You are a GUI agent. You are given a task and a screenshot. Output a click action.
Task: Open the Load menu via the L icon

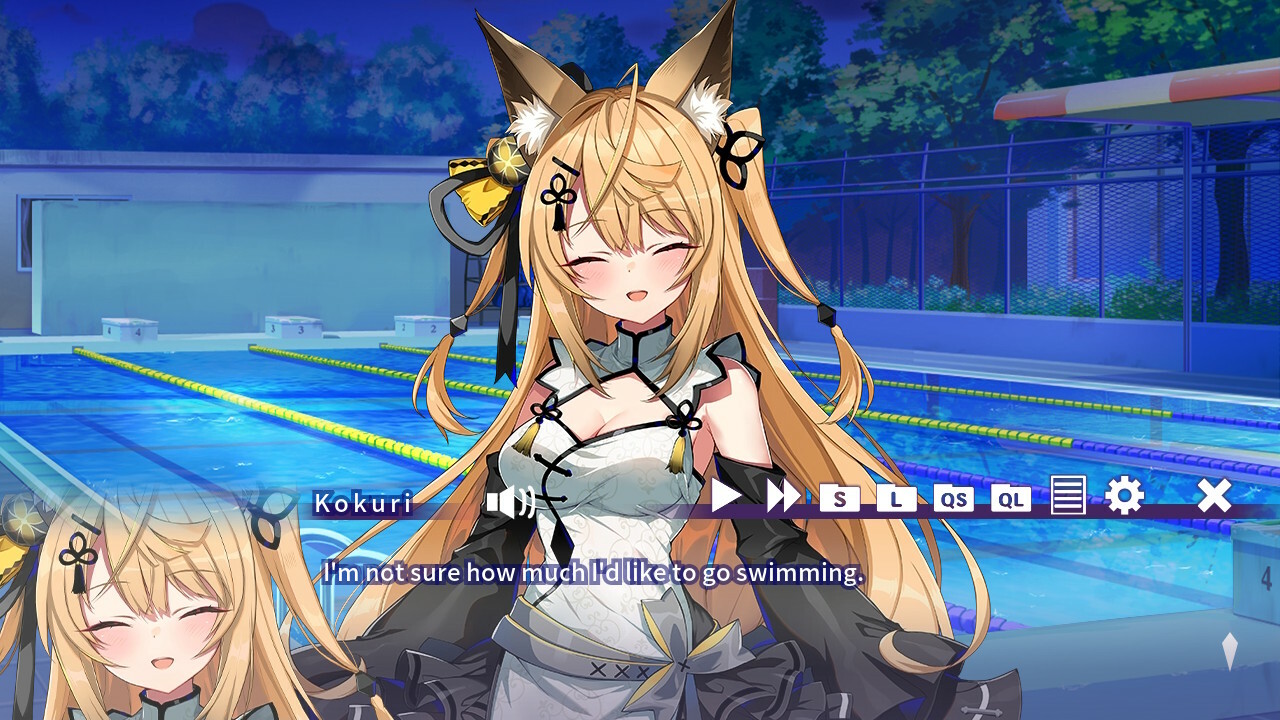896,499
